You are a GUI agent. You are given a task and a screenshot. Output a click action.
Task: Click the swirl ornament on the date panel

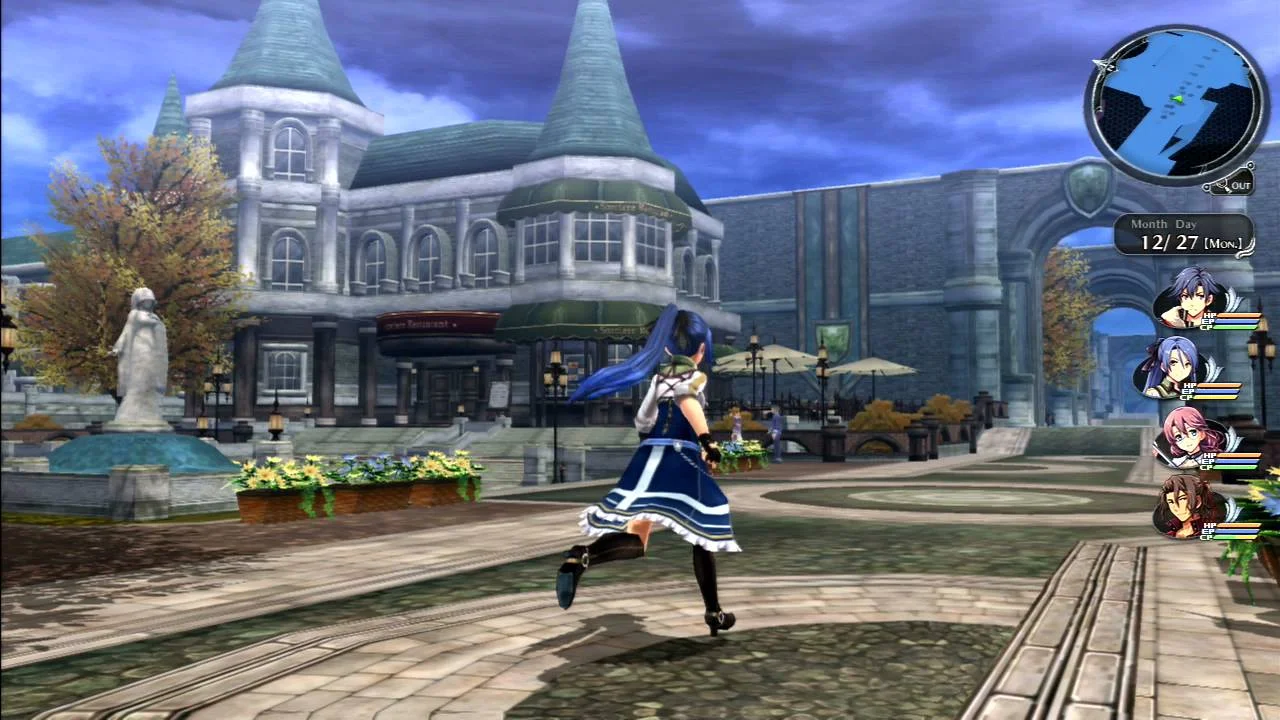pos(1245,246)
